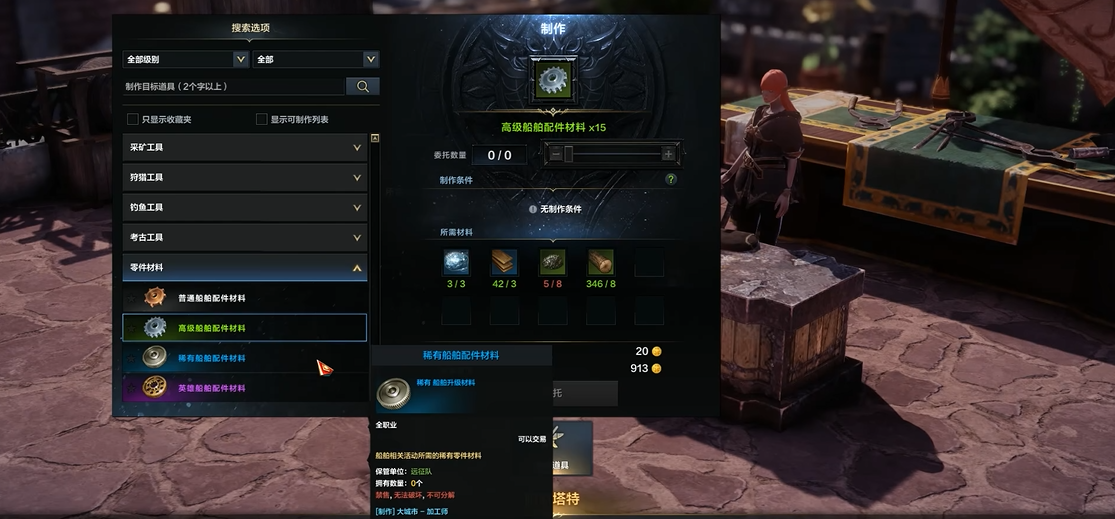
Task: Click the magnifier search button
Action: pos(362,87)
